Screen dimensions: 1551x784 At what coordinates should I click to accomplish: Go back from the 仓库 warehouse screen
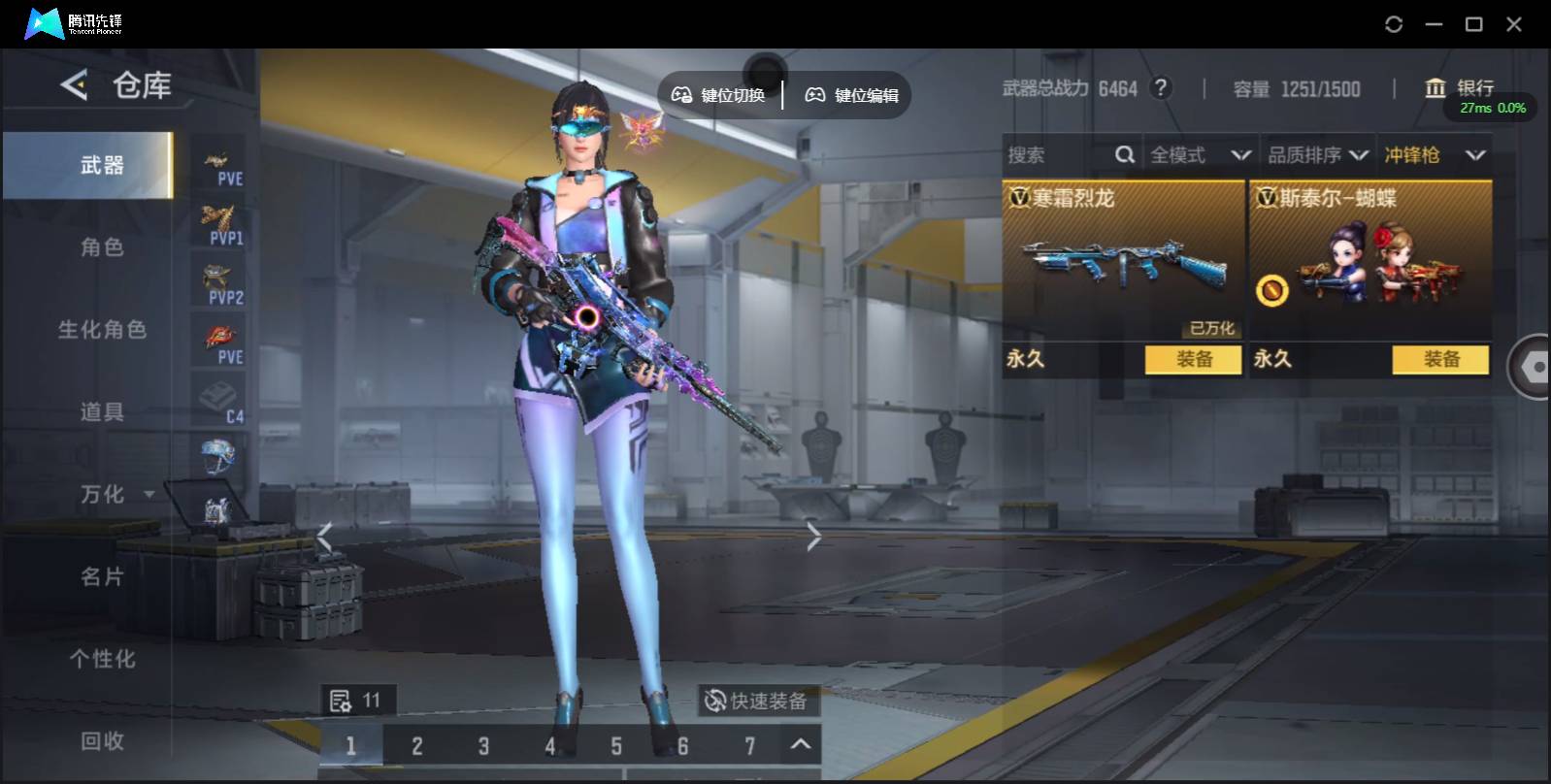(x=74, y=85)
